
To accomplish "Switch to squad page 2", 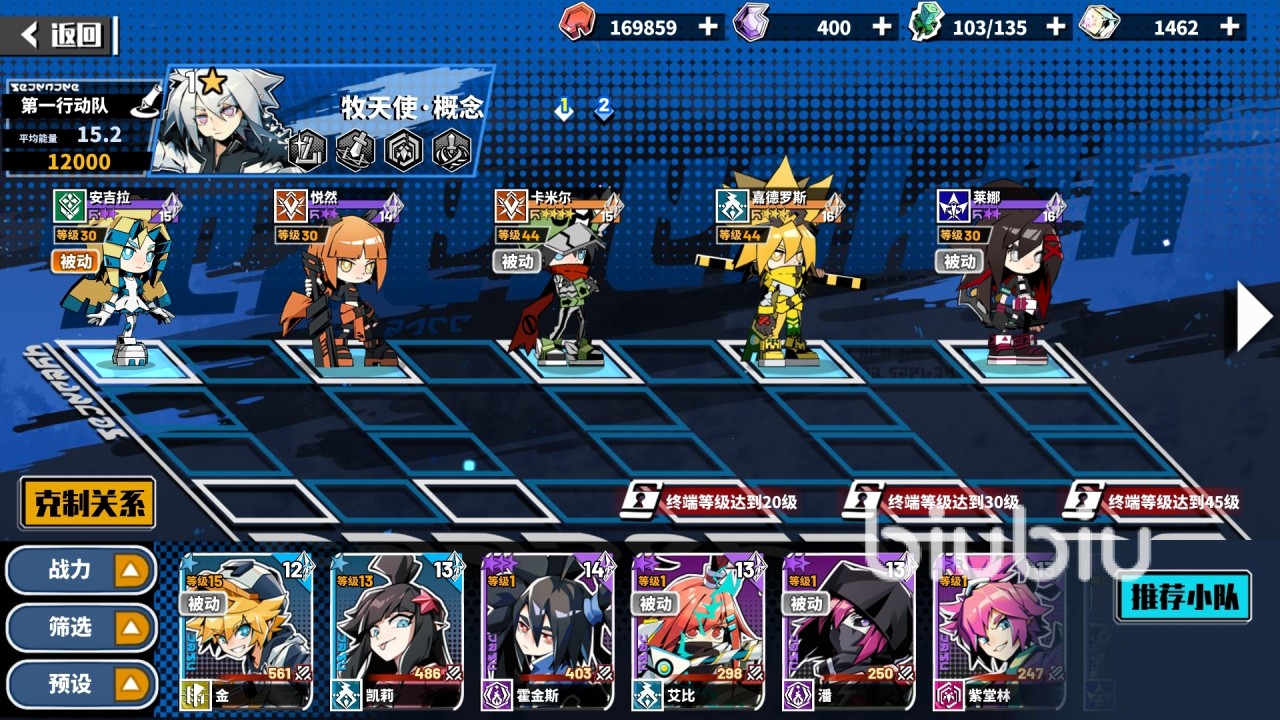I will pos(603,108).
